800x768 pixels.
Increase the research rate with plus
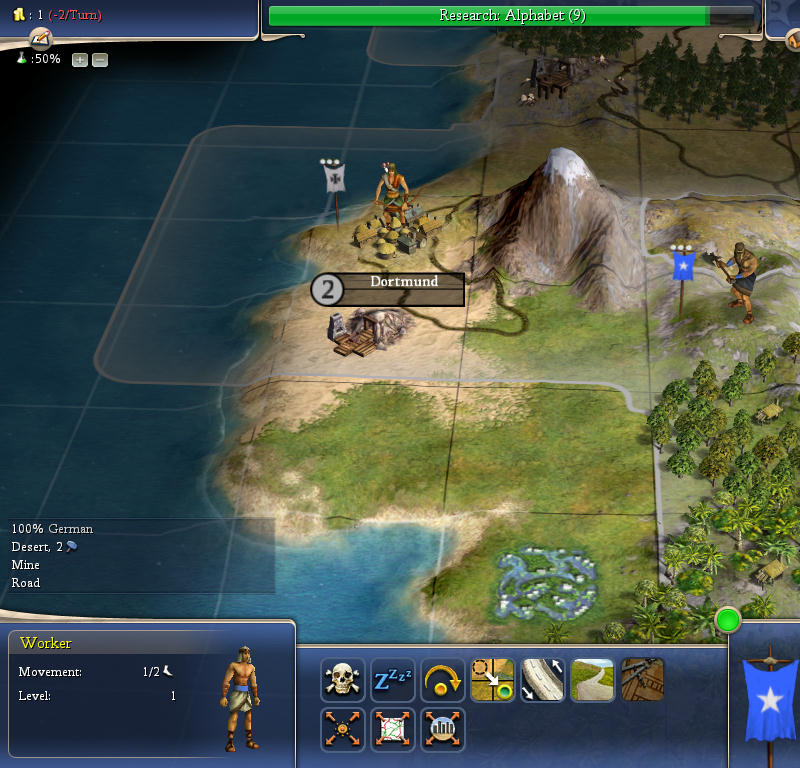(80, 60)
